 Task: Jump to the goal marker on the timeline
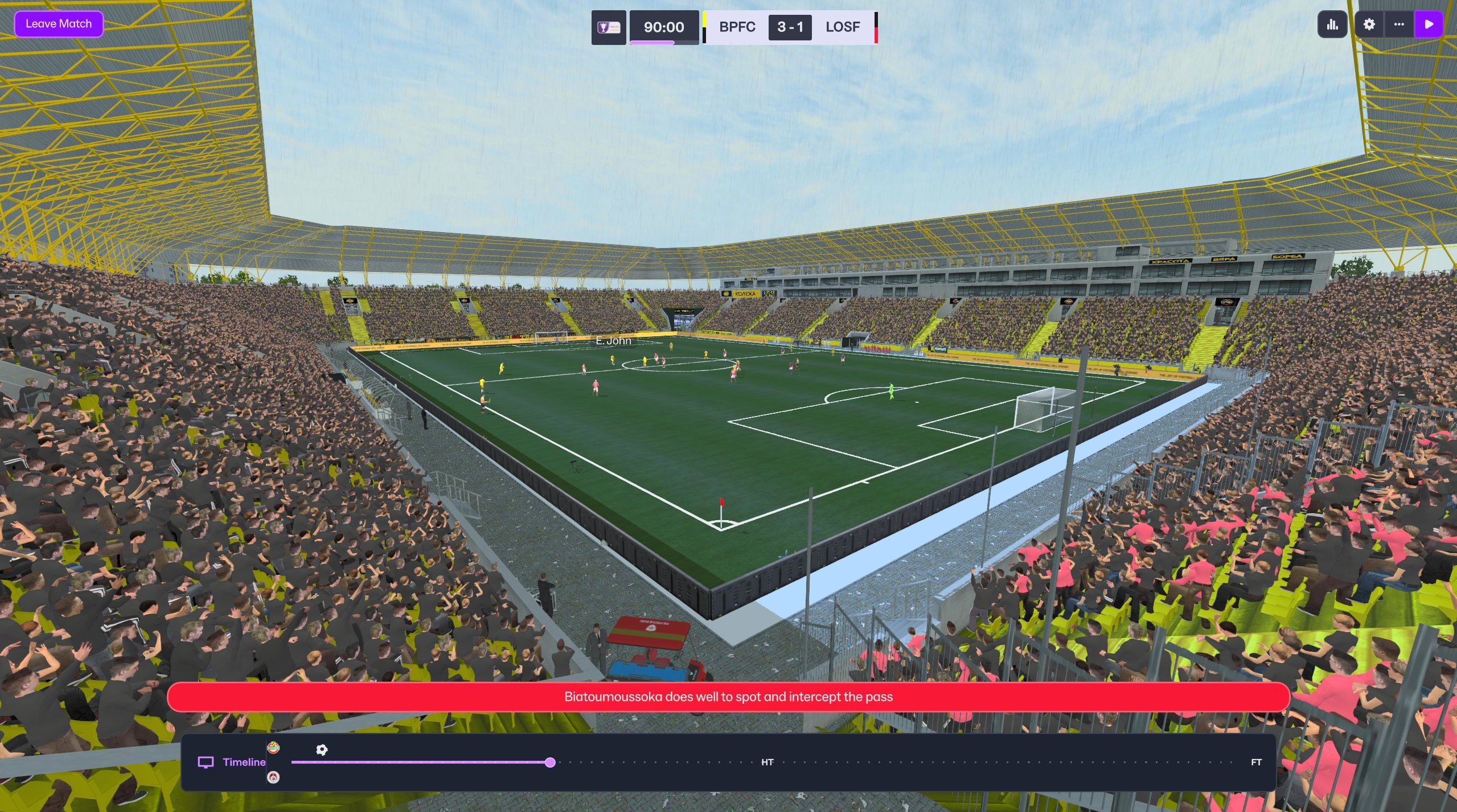[322, 750]
